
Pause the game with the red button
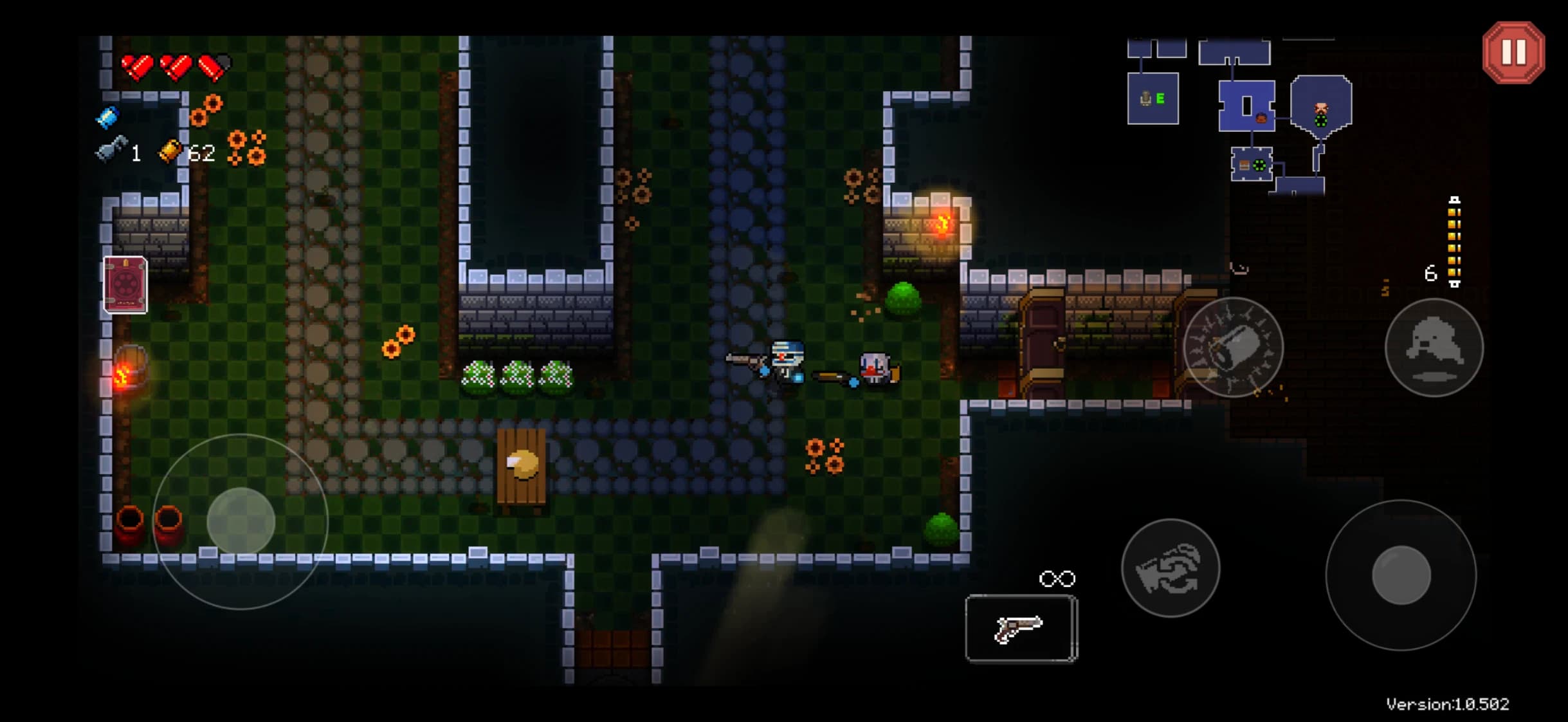coord(1513,53)
